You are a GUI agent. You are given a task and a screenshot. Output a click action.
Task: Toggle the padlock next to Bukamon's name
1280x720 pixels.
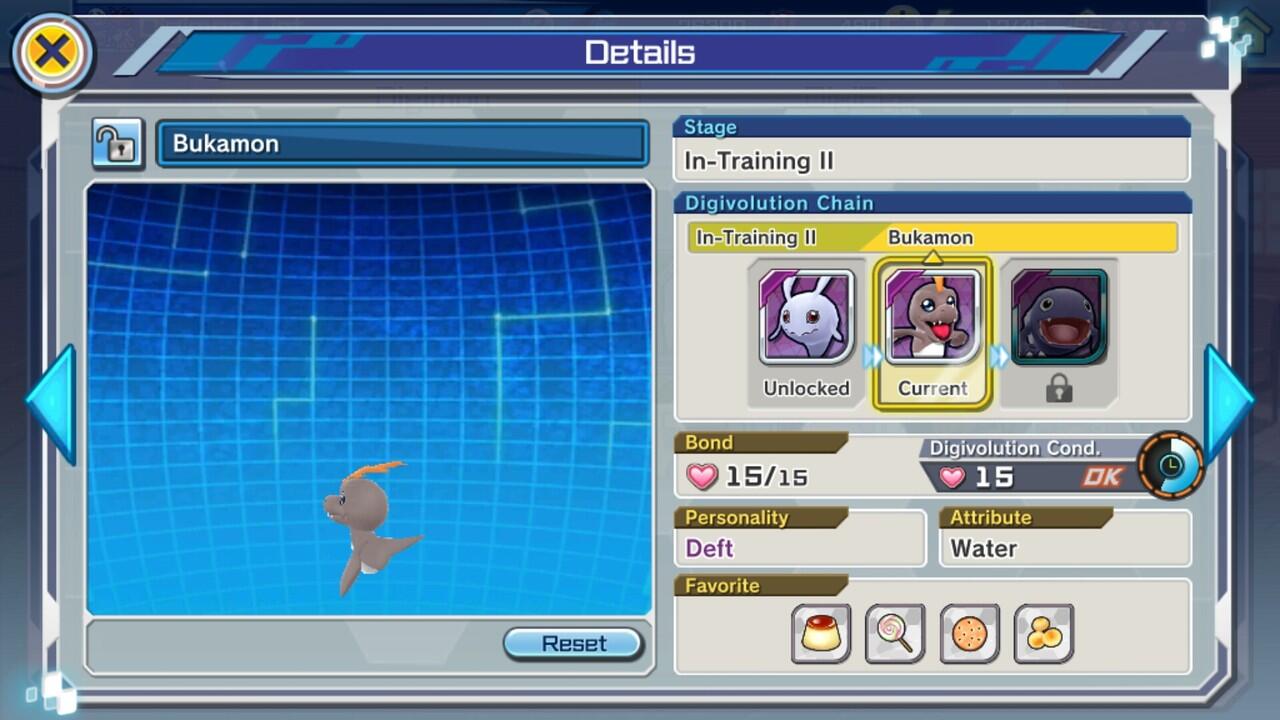118,144
